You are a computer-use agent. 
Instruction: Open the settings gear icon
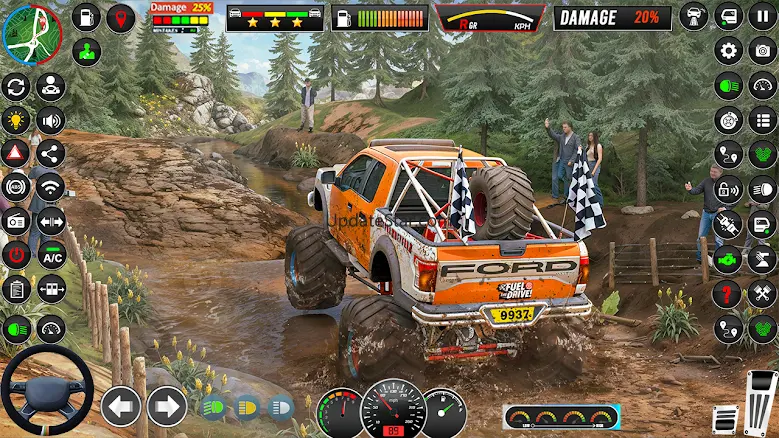(x=729, y=51)
